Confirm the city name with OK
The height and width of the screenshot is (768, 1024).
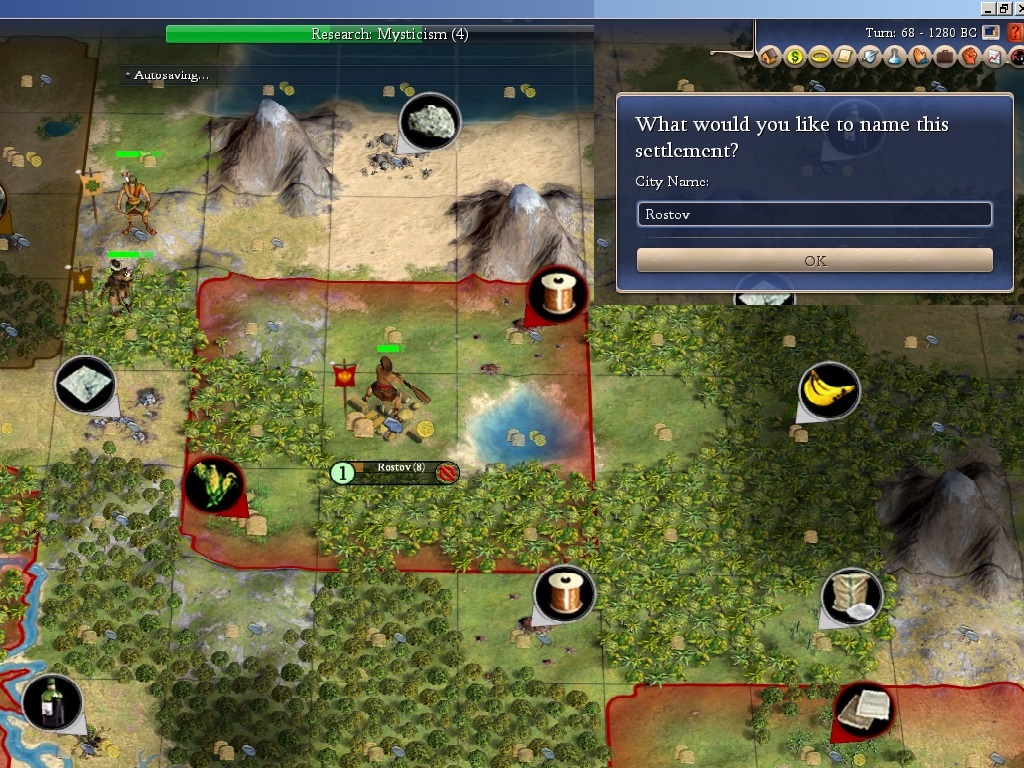click(814, 260)
